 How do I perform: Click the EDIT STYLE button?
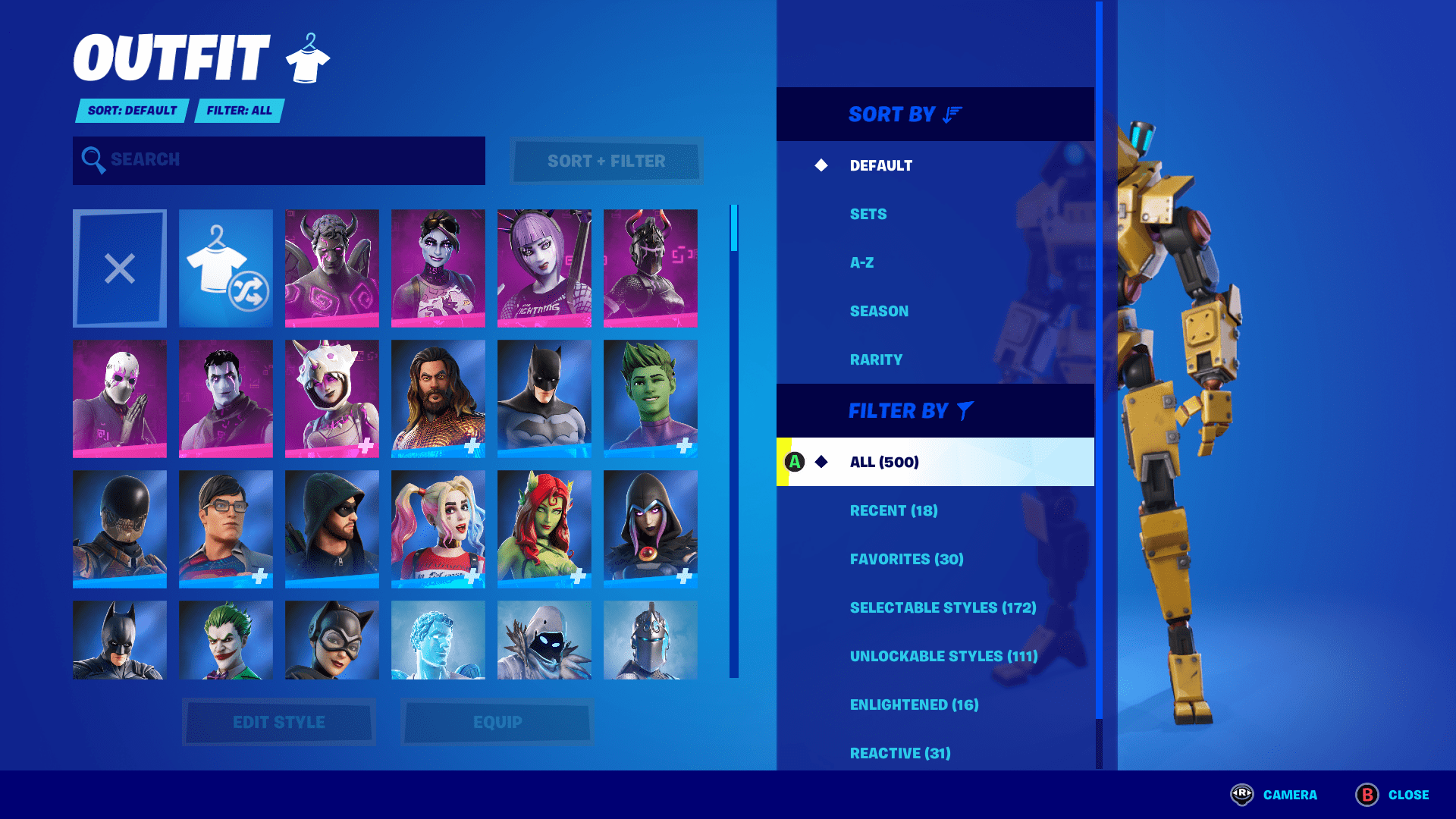278,721
